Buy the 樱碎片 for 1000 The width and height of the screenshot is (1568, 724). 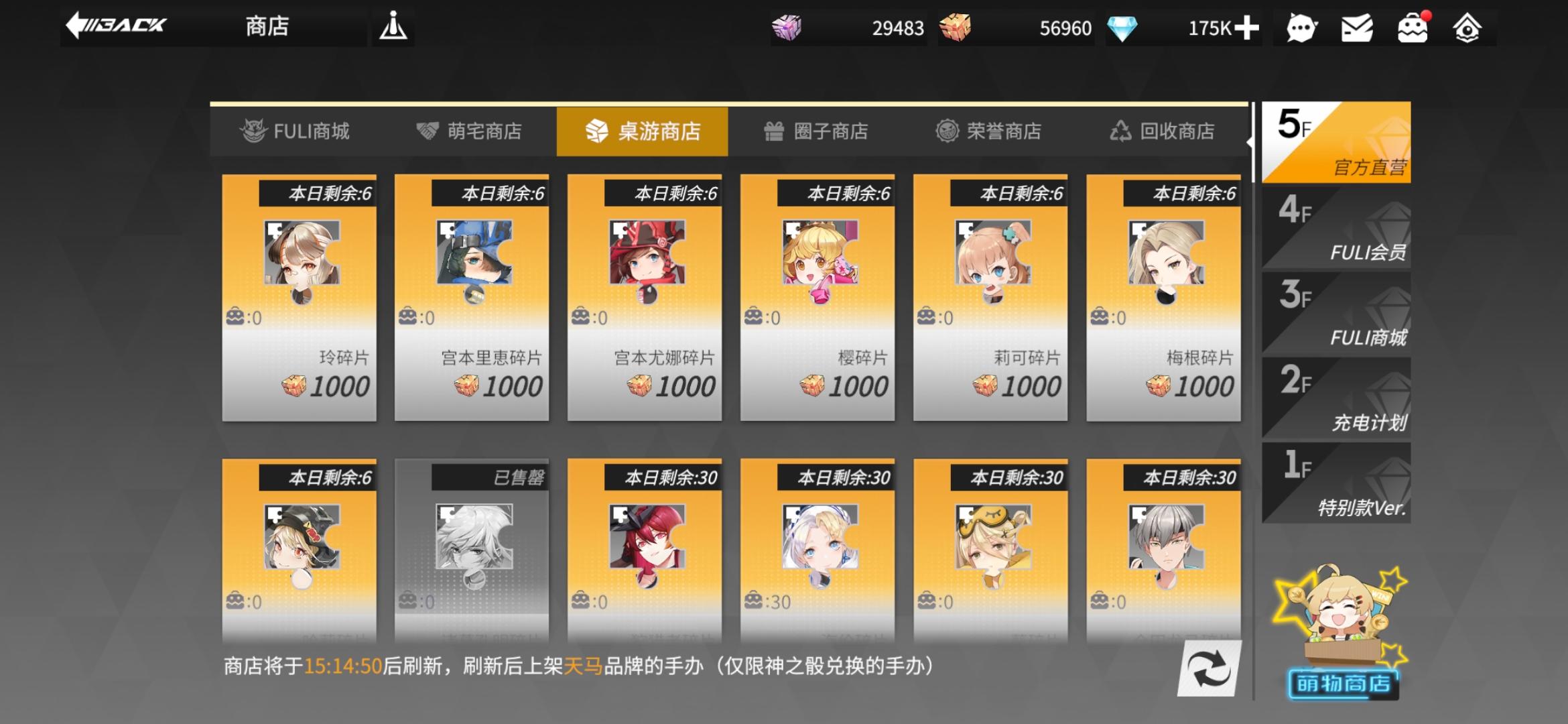tap(818, 302)
